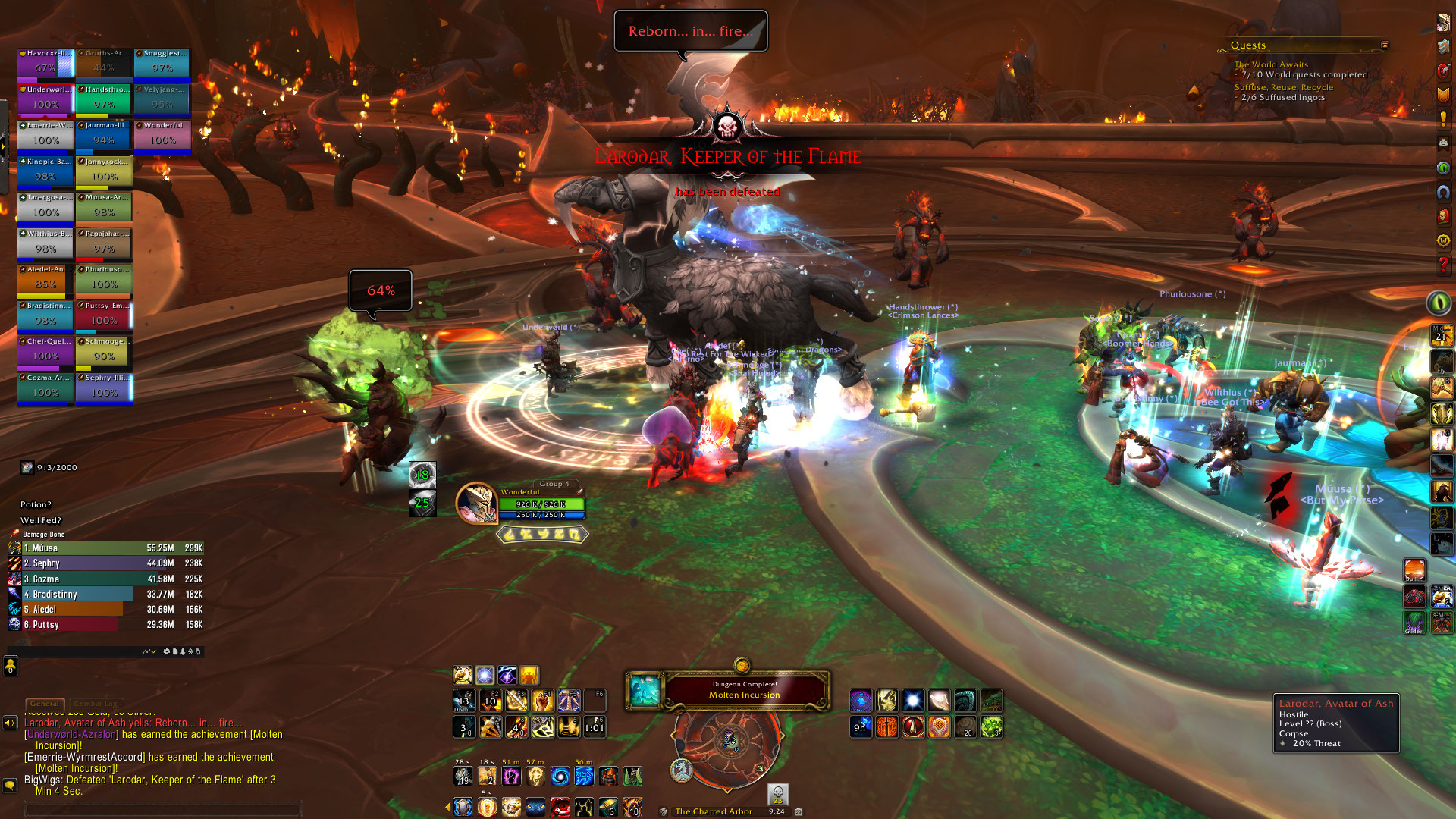Open The World Awaits quest entry
The width and height of the screenshot is (1456, 819).
tap(1270, 65)
